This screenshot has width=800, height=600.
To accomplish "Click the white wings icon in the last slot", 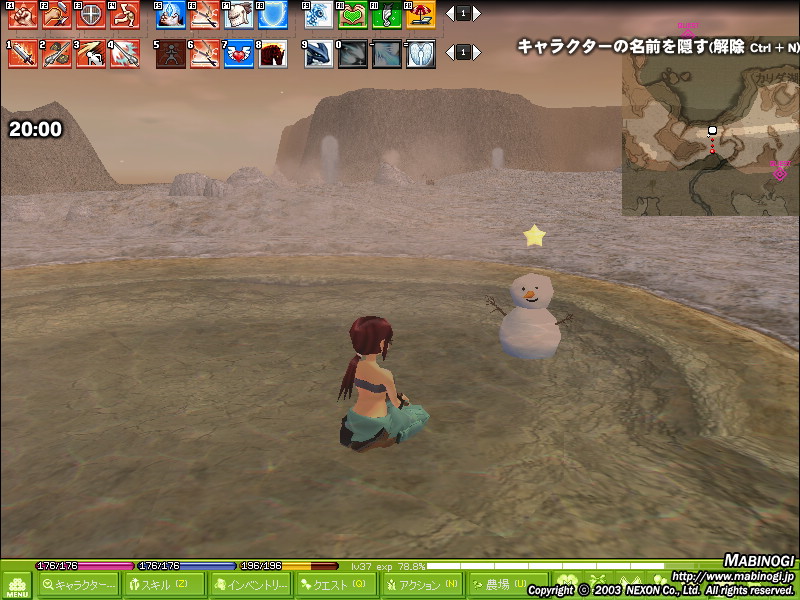I will click(x=421, y=54).
